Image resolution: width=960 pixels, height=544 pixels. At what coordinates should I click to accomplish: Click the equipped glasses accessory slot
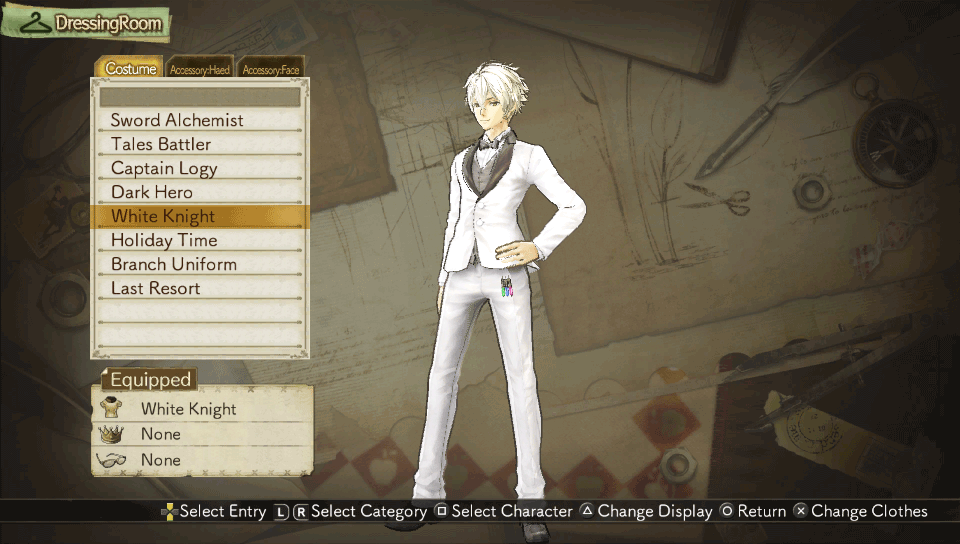(202, 460)
